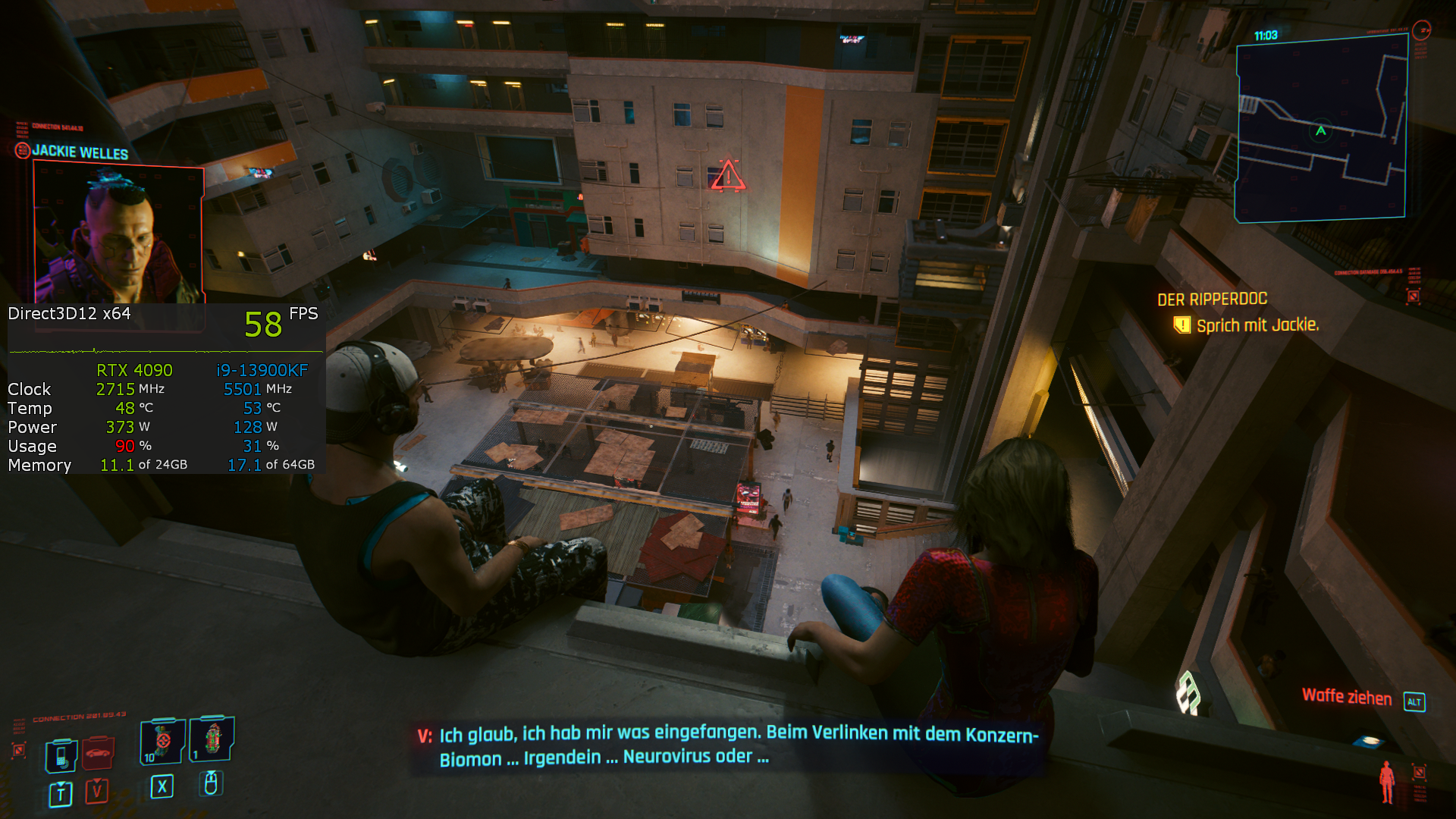
Task: Click the Direct3D12 x64 overlay header
Action: (68, 313)
